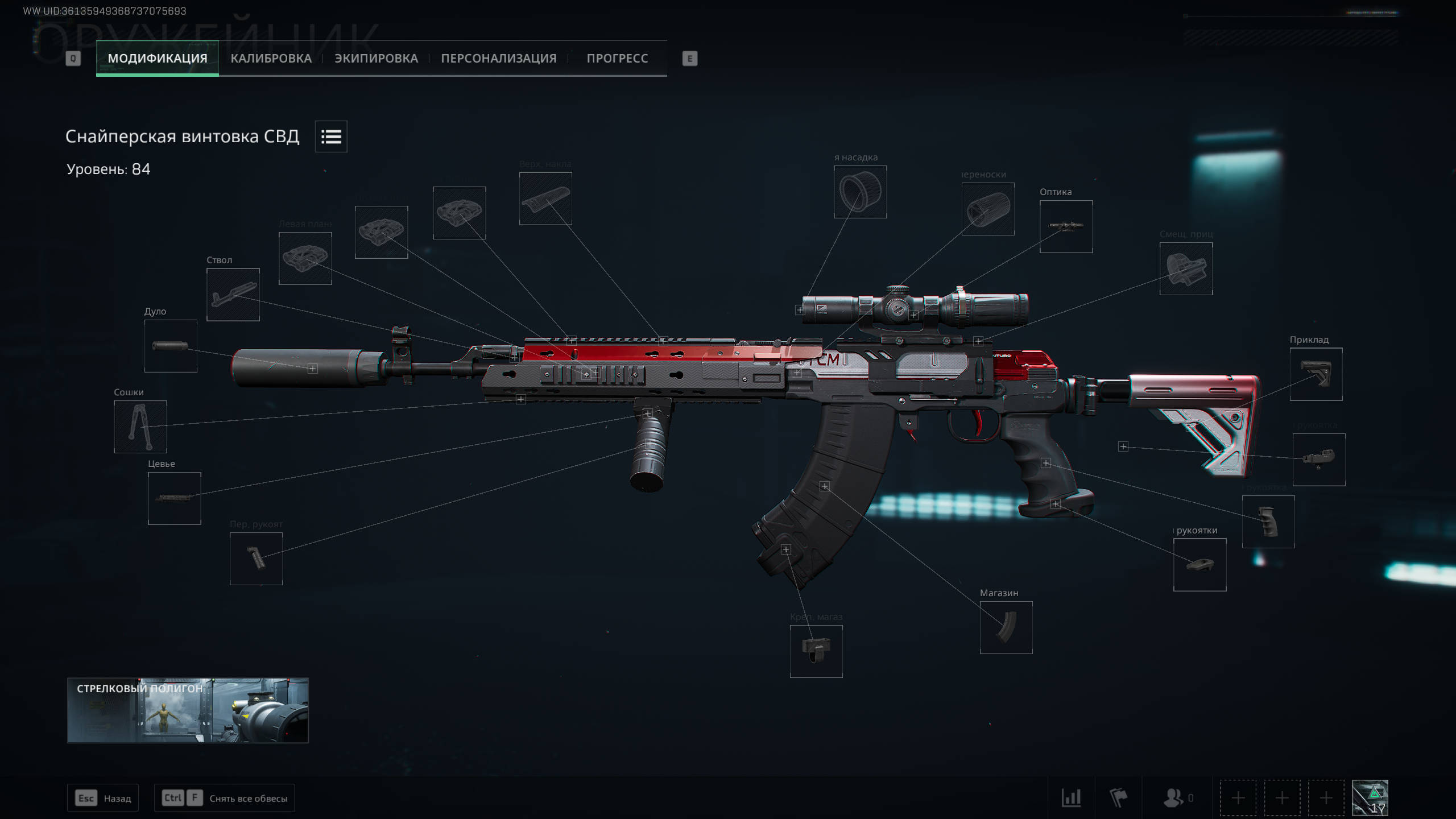This screenshot has height=819, width=1456.
Task: Open the bar chart statistics icon
Action: 1071,798
